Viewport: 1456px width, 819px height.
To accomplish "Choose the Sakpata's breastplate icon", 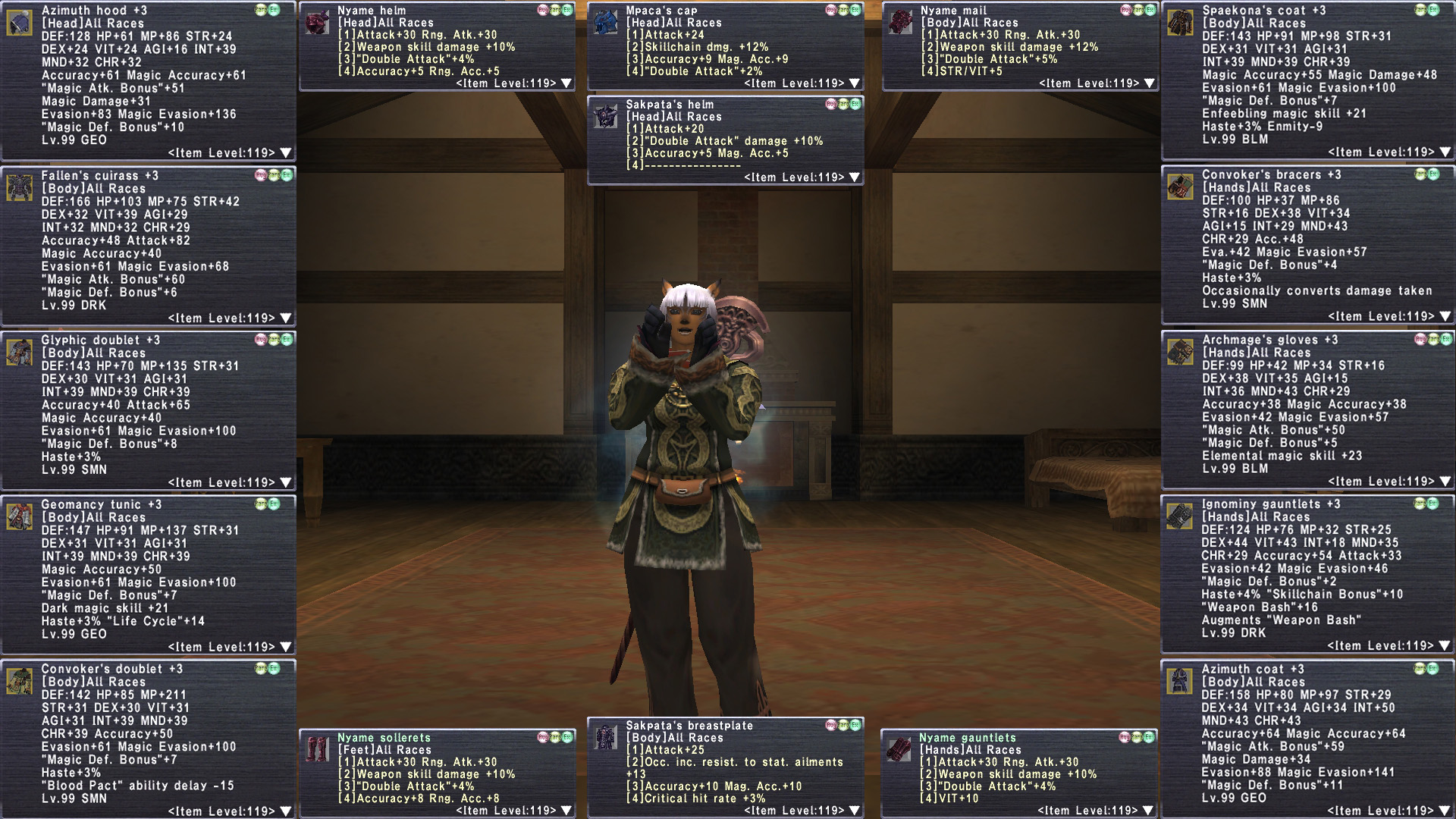I will (605, 737).
